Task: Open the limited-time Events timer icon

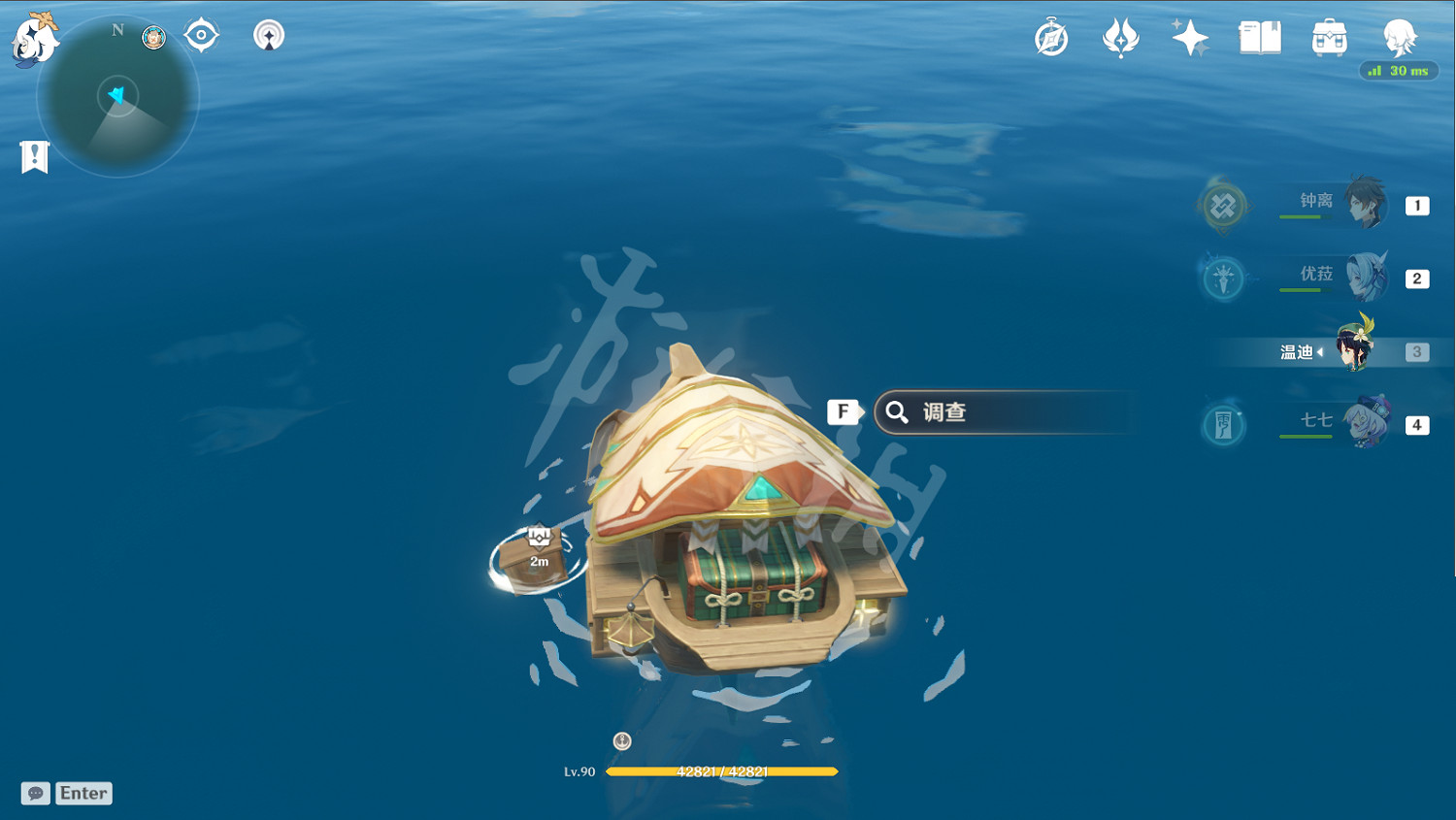Action: [x=1051, y=37]
